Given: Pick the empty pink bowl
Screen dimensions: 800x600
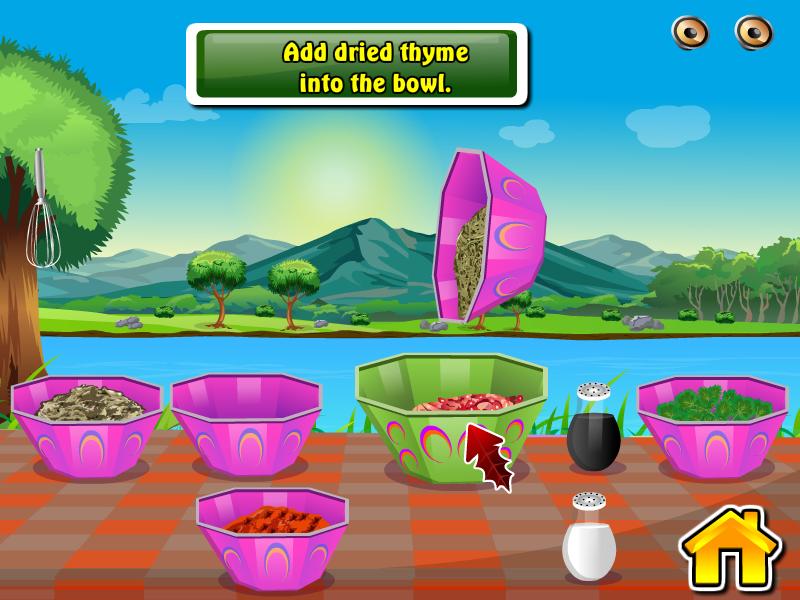Looking at the screenshot, I should click(x=245, y=422).
